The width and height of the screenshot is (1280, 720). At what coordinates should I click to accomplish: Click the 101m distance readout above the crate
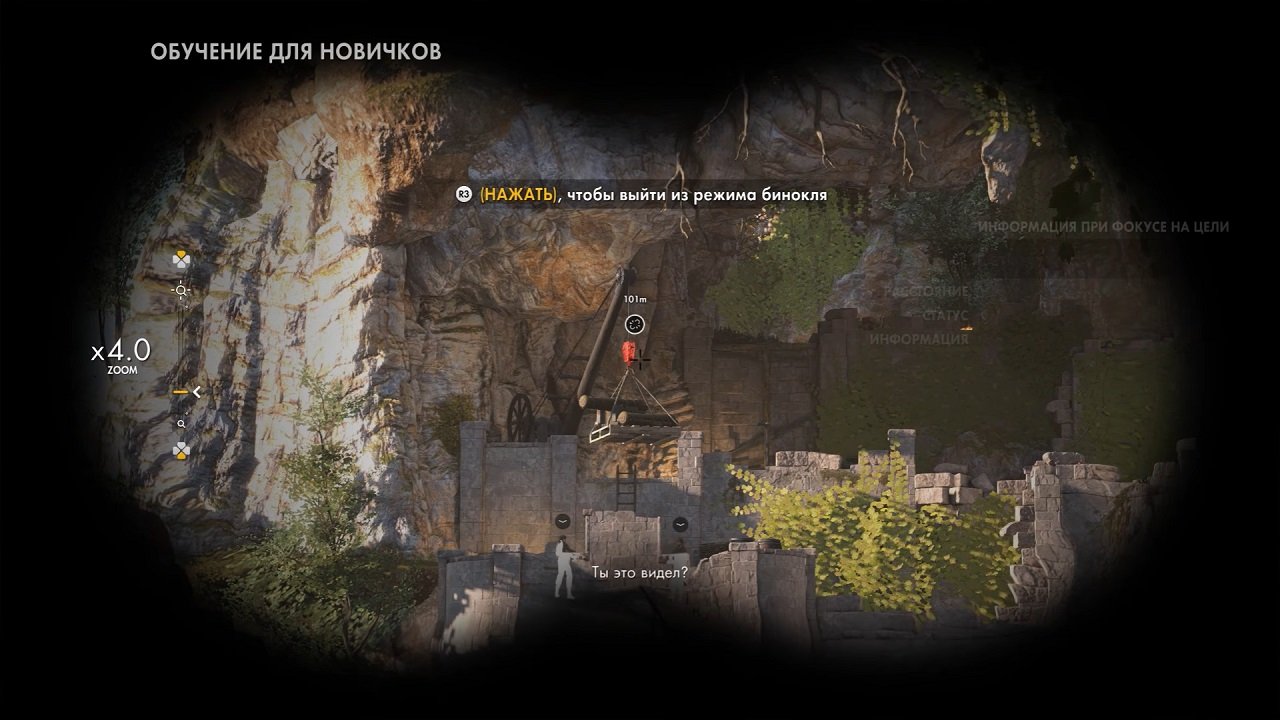tap(636, 298)
